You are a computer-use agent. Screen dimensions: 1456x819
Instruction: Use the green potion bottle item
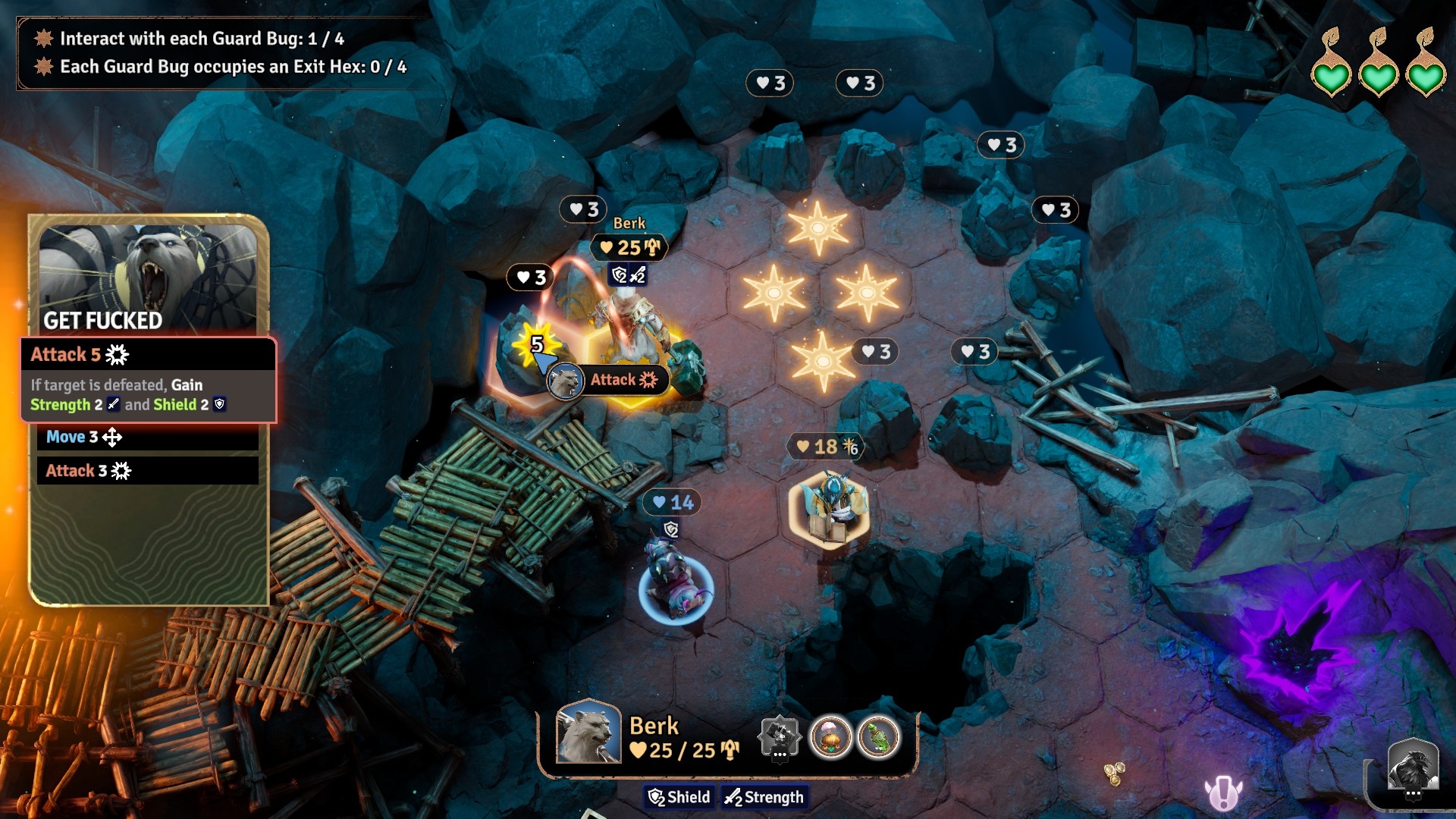point(879,736)
